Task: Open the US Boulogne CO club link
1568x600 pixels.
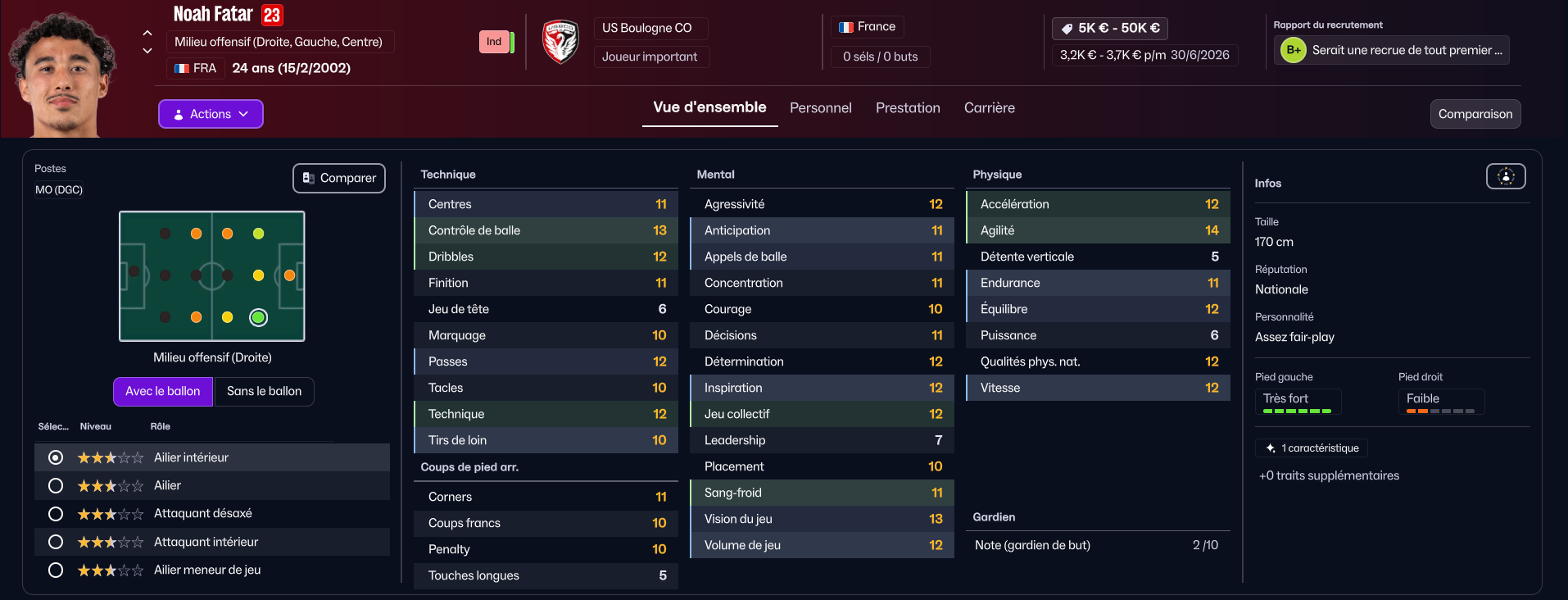Action: (x=646, y=28)
